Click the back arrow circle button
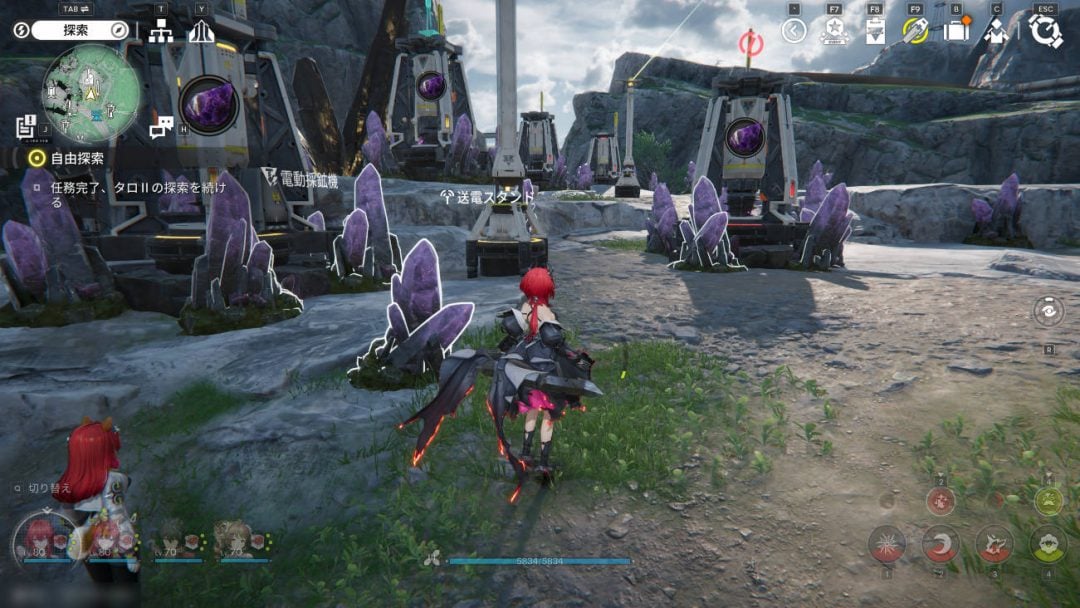The height and width of the screenshot is (608, 1080). [x=794, y=31]
